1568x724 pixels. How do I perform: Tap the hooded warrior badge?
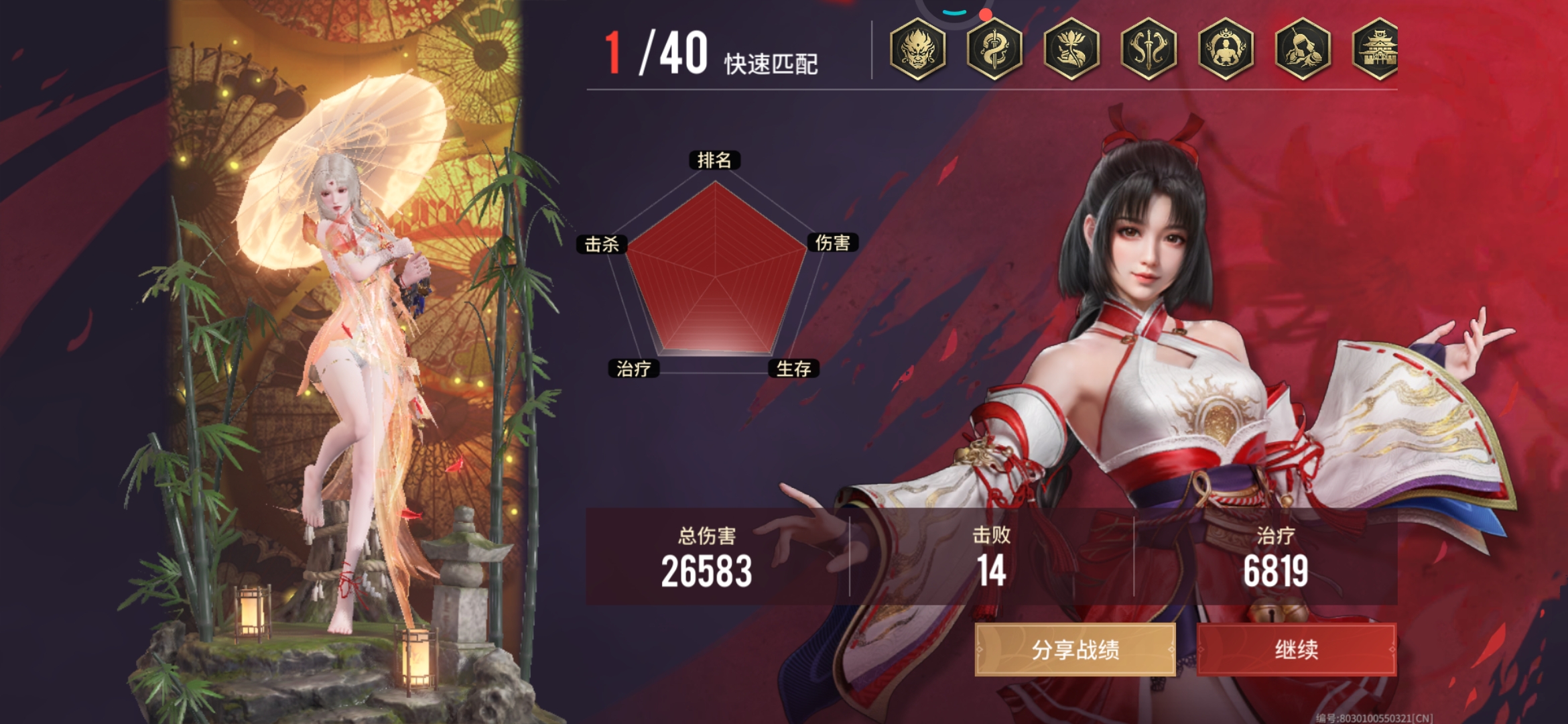pyautogui.click(x=1303, y=49)
